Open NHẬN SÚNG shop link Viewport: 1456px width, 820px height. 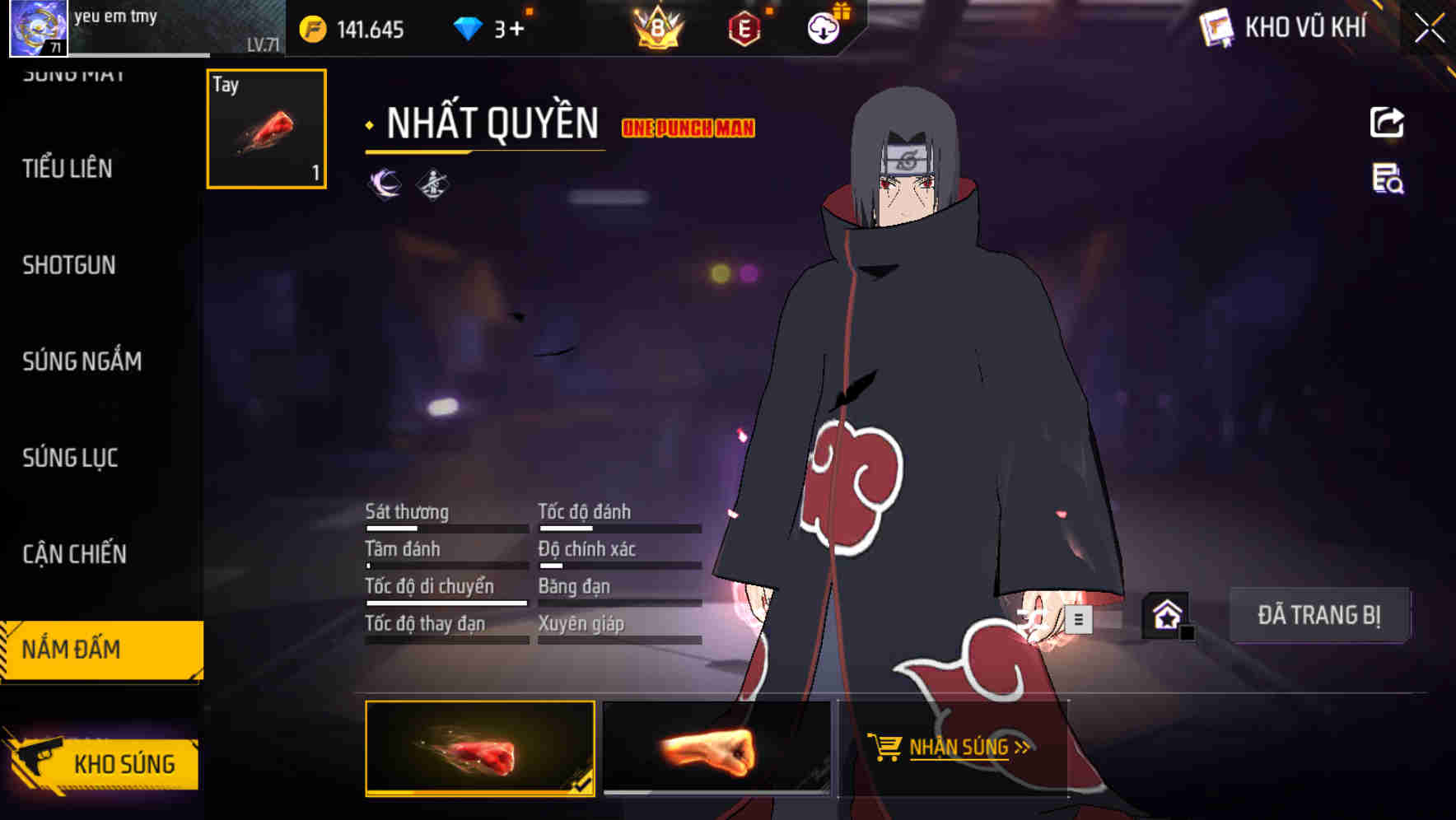(x=958, y=748)
